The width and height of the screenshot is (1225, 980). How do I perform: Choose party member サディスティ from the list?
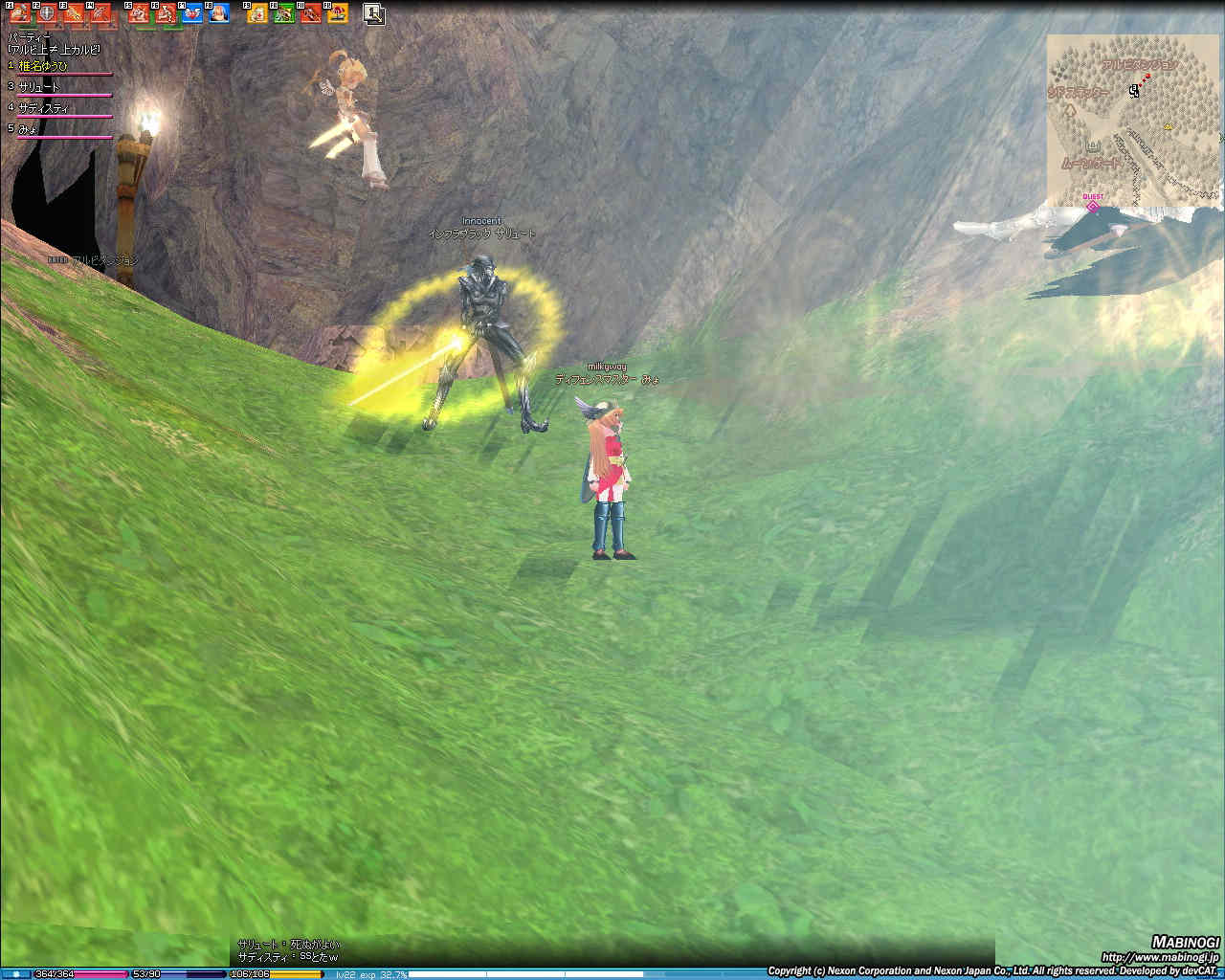tap(44, 108)
